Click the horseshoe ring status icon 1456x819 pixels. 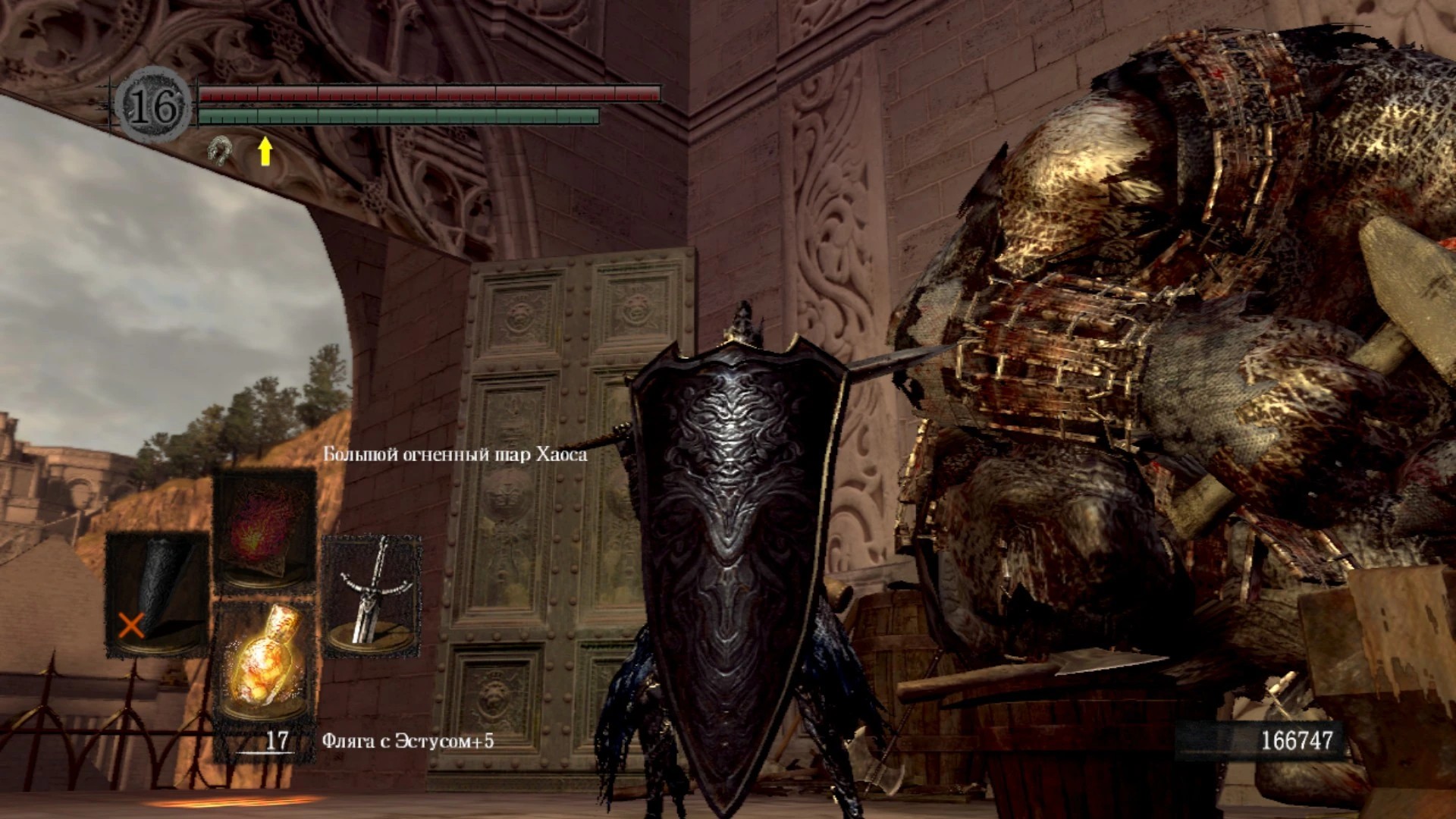219,150
